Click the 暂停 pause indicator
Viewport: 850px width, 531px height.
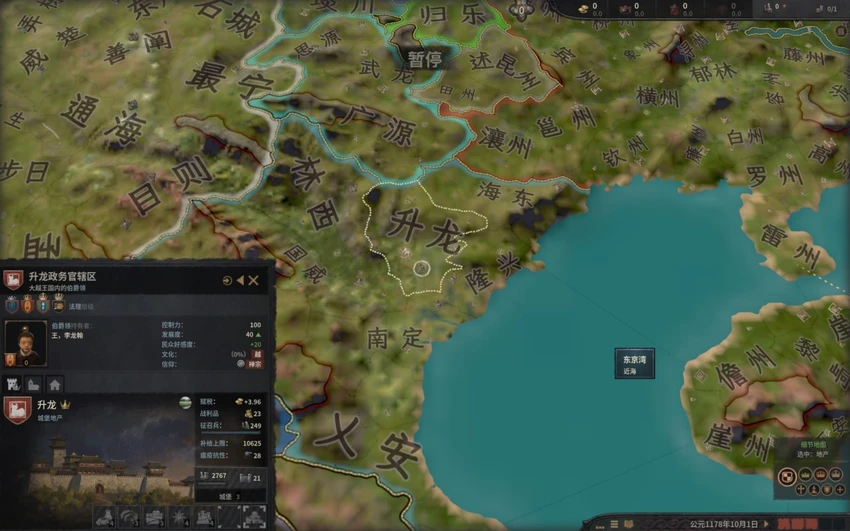click(424, 59)
